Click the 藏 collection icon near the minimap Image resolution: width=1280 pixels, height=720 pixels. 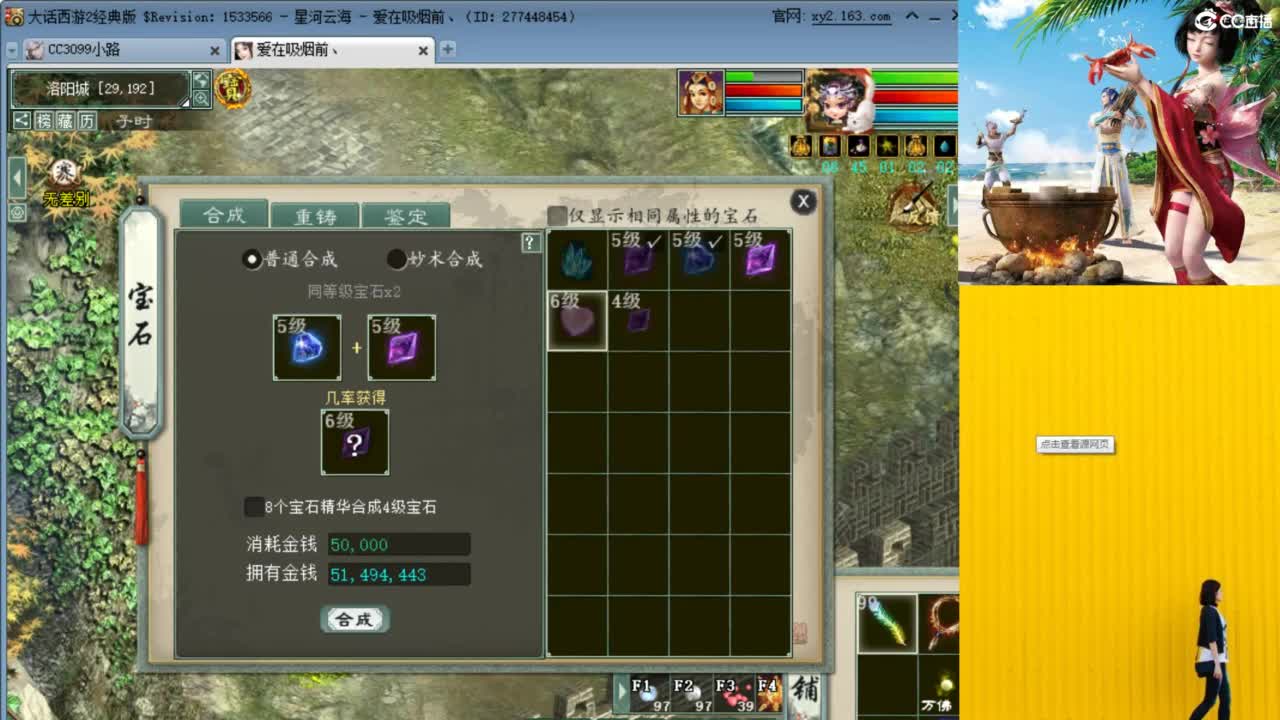66,120
